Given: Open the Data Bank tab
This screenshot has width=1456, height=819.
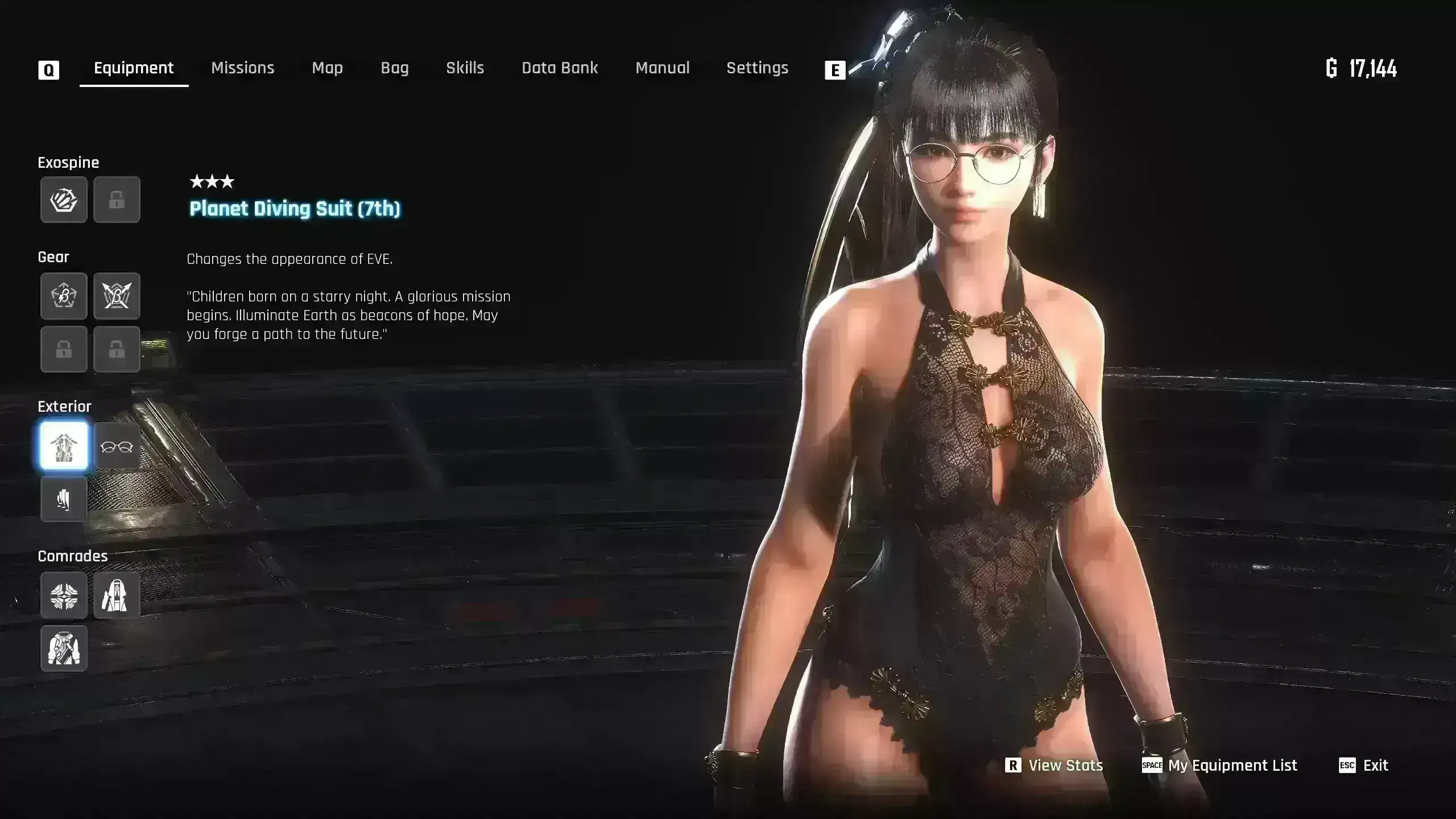Looking at the screenshot, I should (560, 68).
